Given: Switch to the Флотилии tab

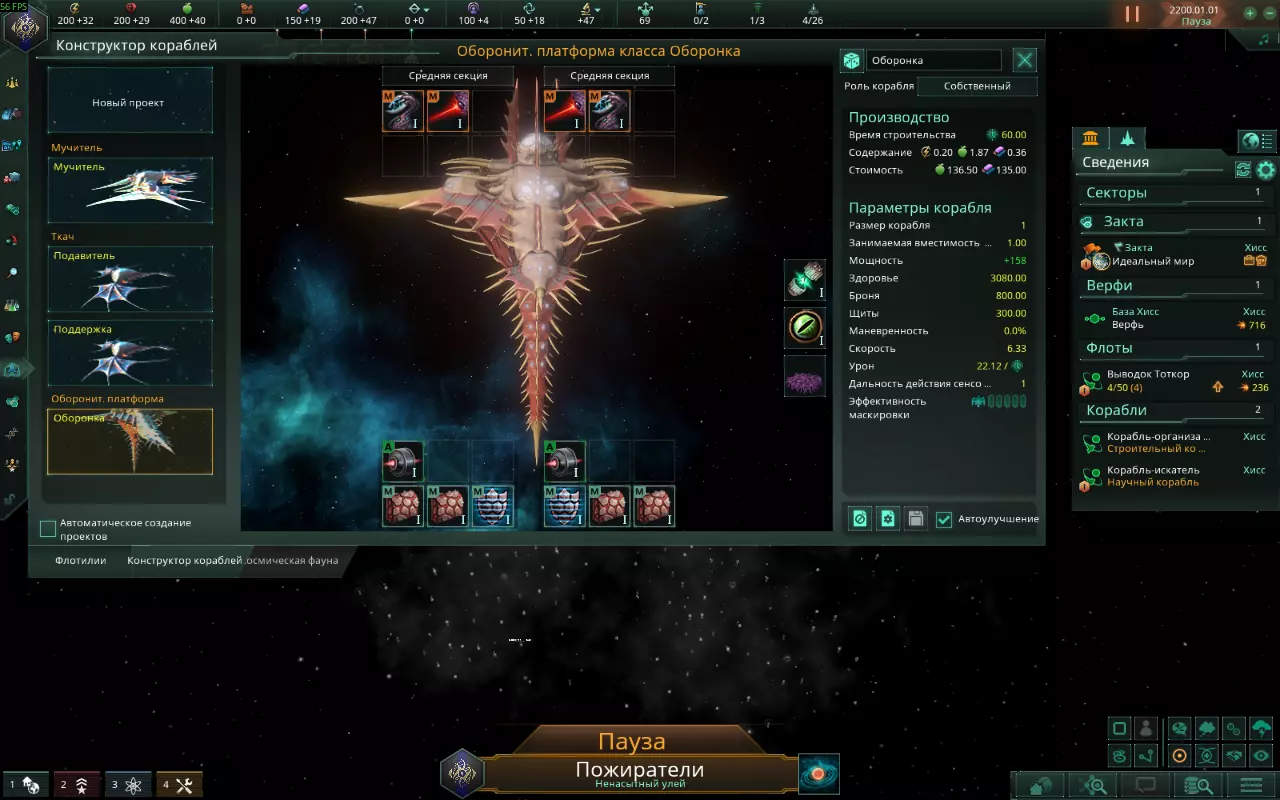Looking at the screenshot, I should [81, 560].
